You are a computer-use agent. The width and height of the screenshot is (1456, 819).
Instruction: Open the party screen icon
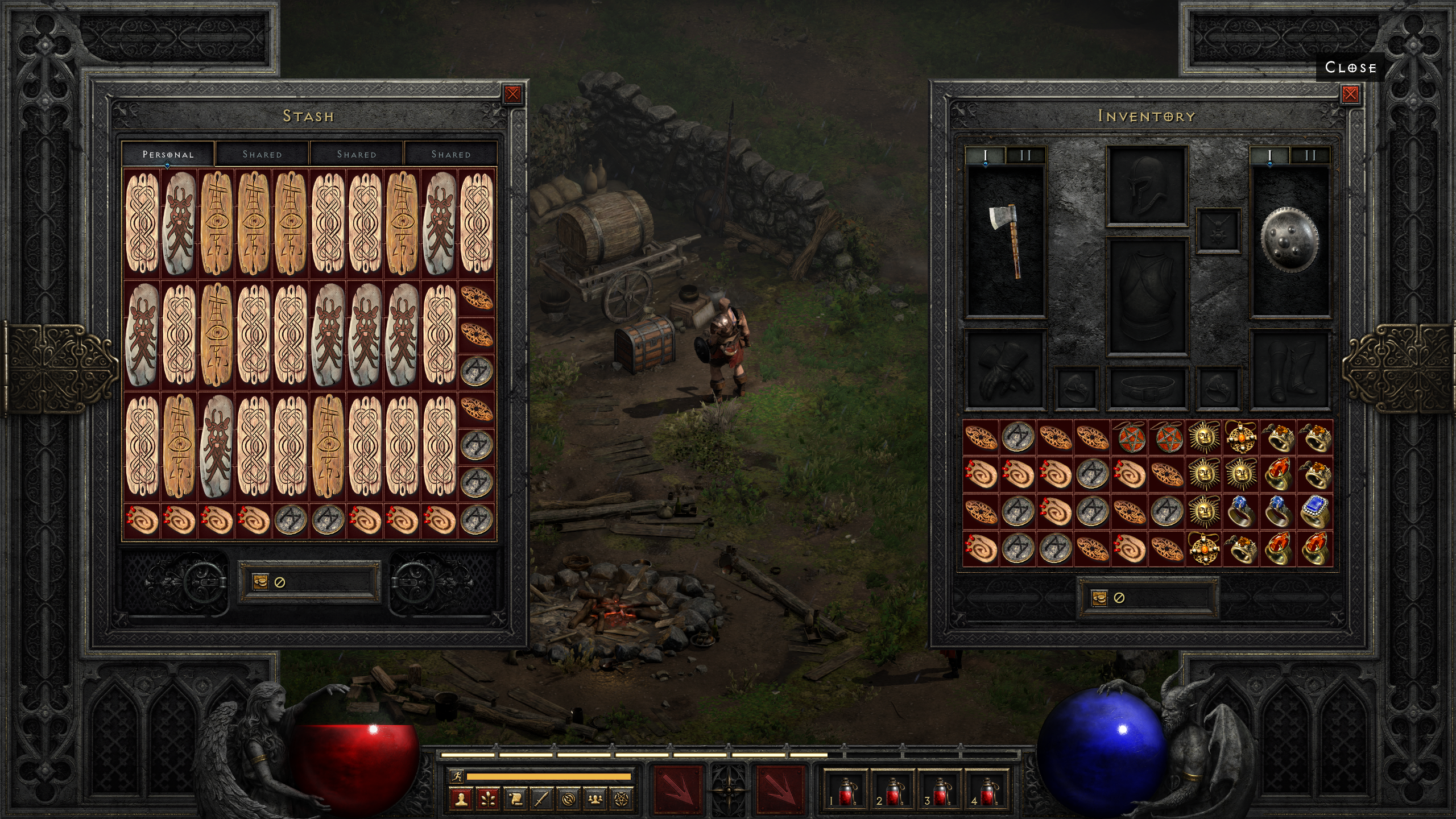click(x=595, y=800)
